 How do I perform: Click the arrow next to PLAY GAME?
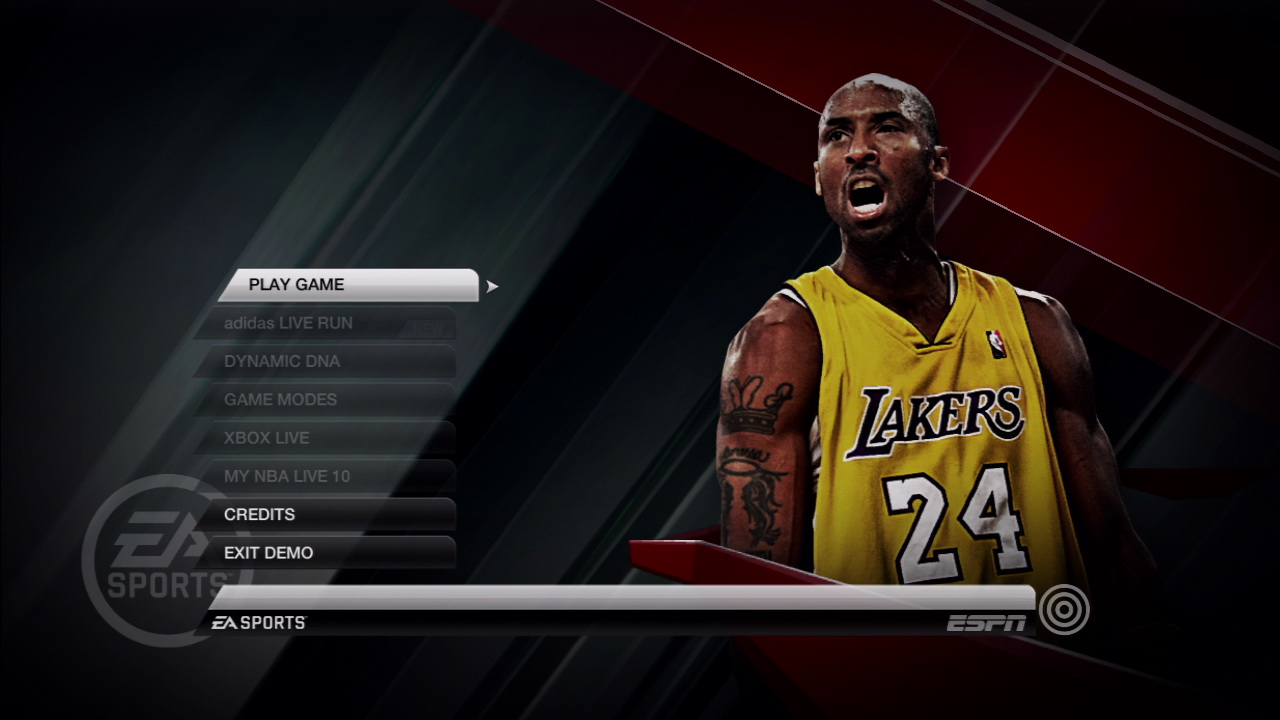coord(490,284)
